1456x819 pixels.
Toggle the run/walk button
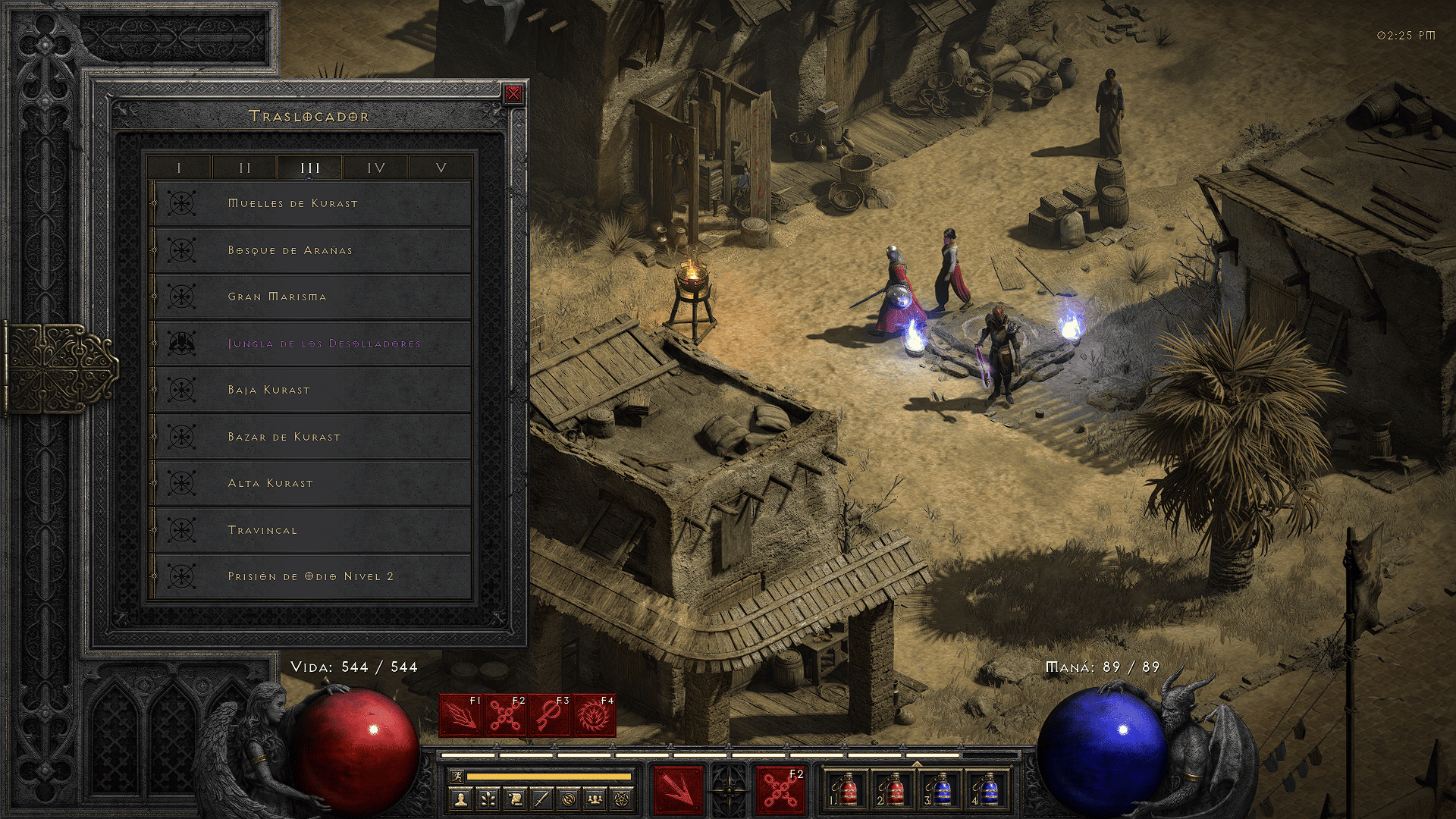[455, 776]
